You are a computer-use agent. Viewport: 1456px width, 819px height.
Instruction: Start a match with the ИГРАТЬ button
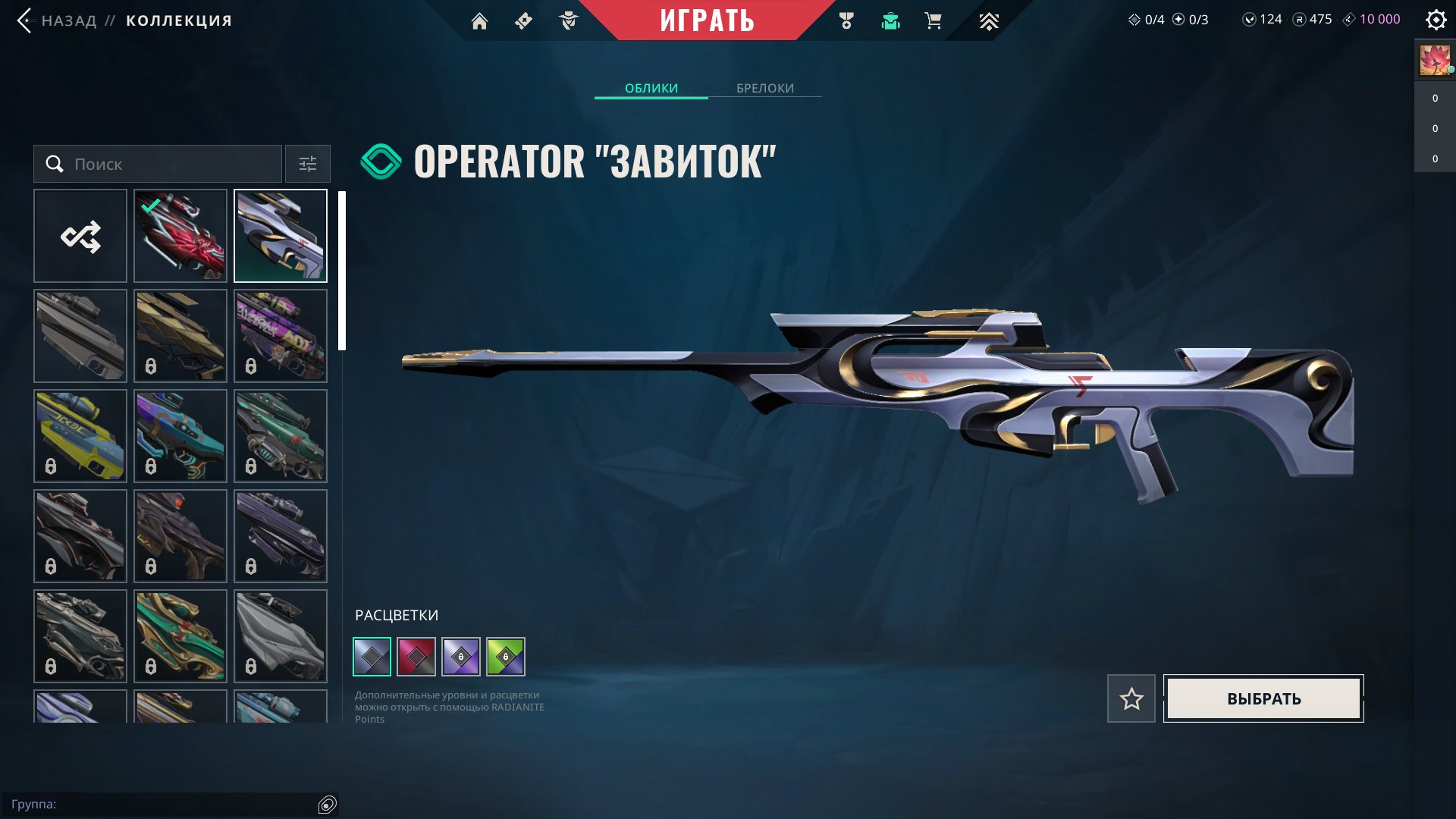(707, 20)
